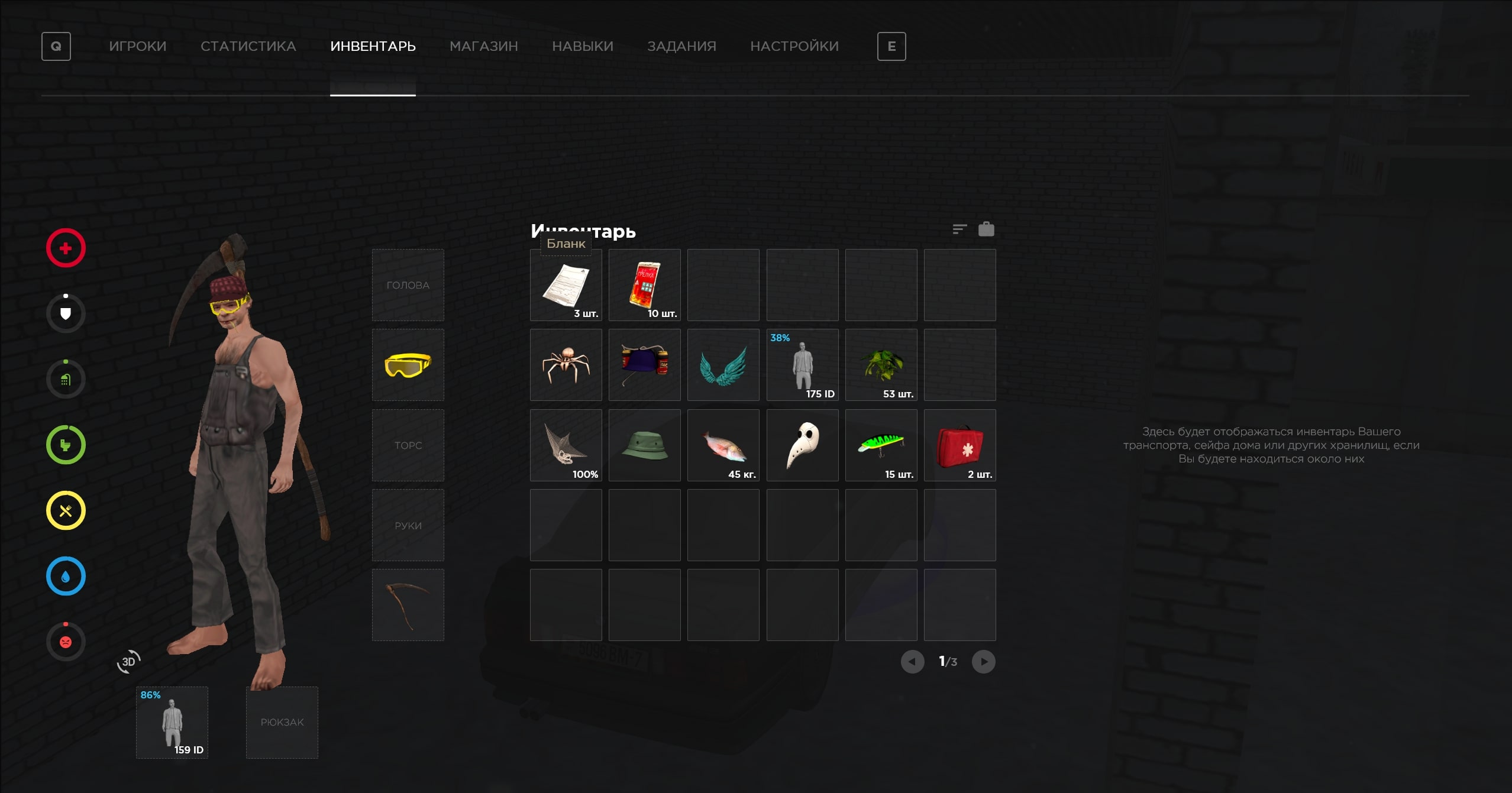The image size is (1512, 793).
Task: Select the green plant stack
Action: (x=881, y=365)
